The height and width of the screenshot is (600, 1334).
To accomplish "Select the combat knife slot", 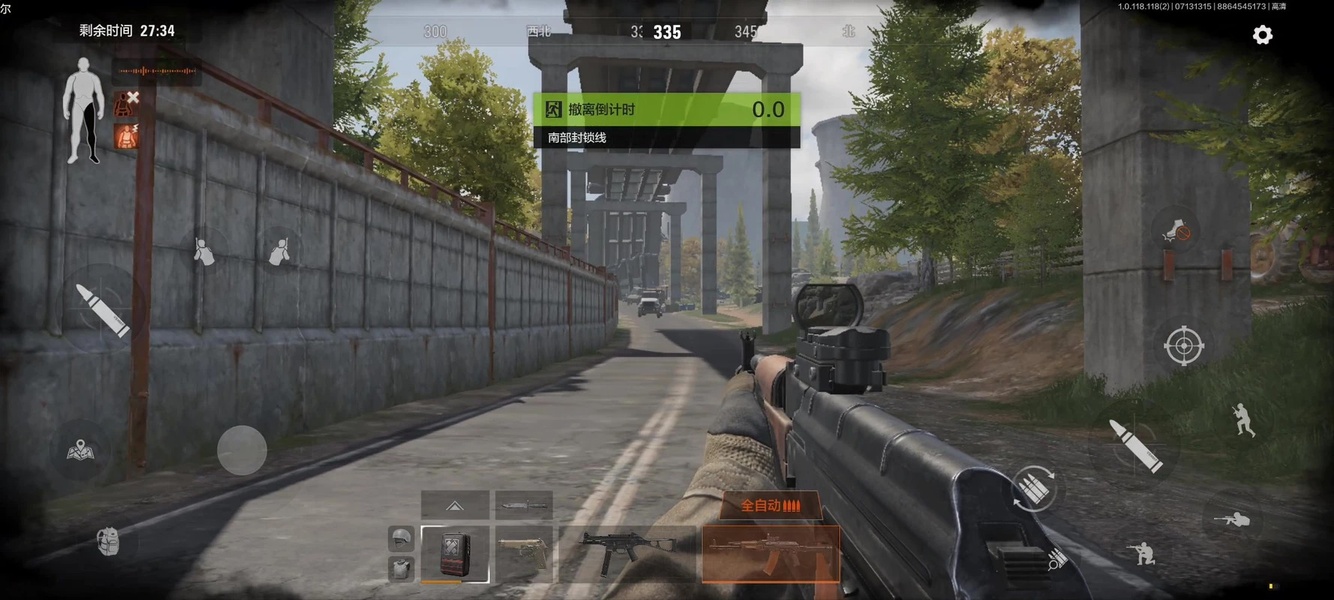I will click(x=524, y=505).
